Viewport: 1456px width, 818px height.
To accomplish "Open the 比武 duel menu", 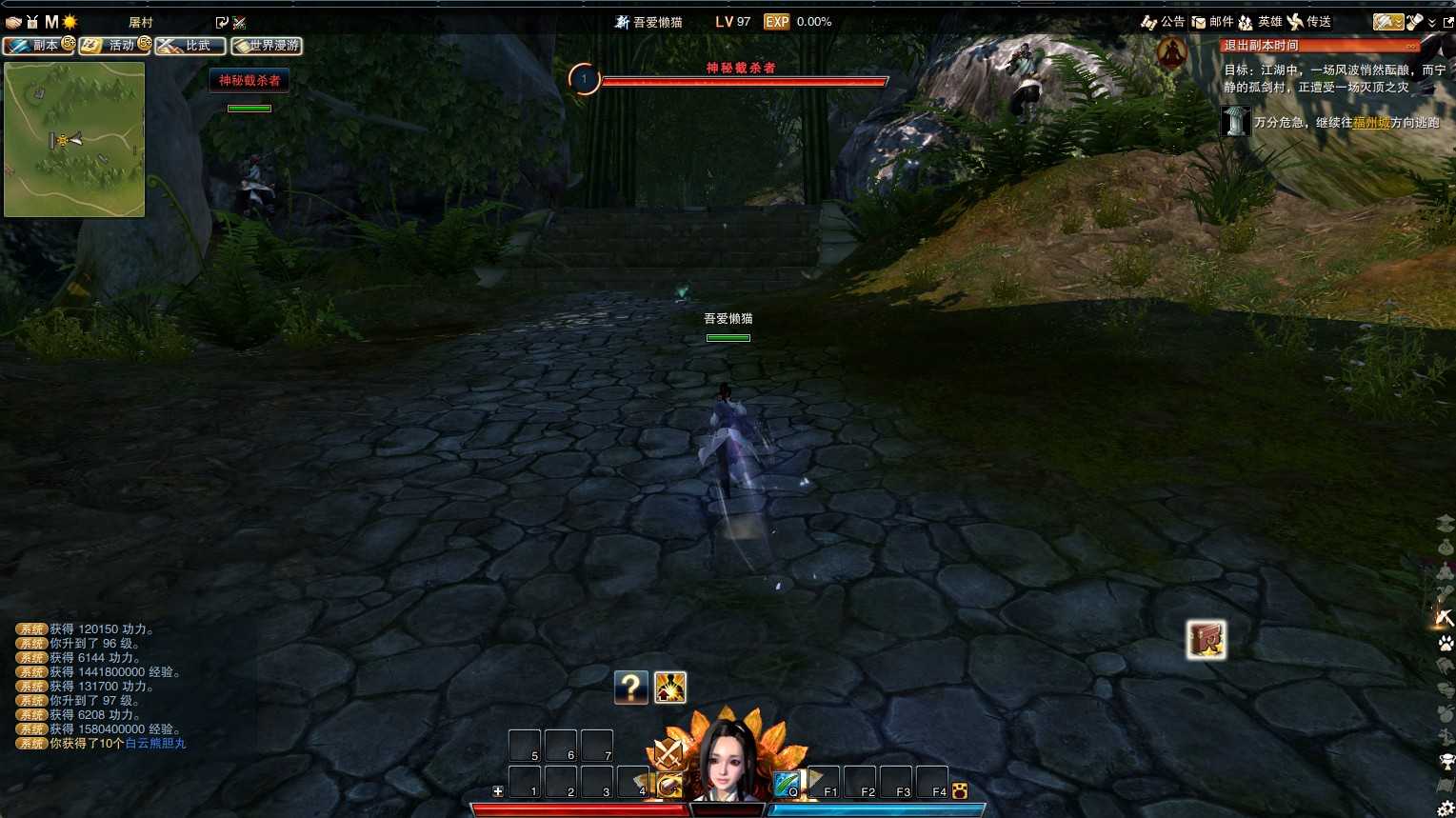I will coord(190,46).
